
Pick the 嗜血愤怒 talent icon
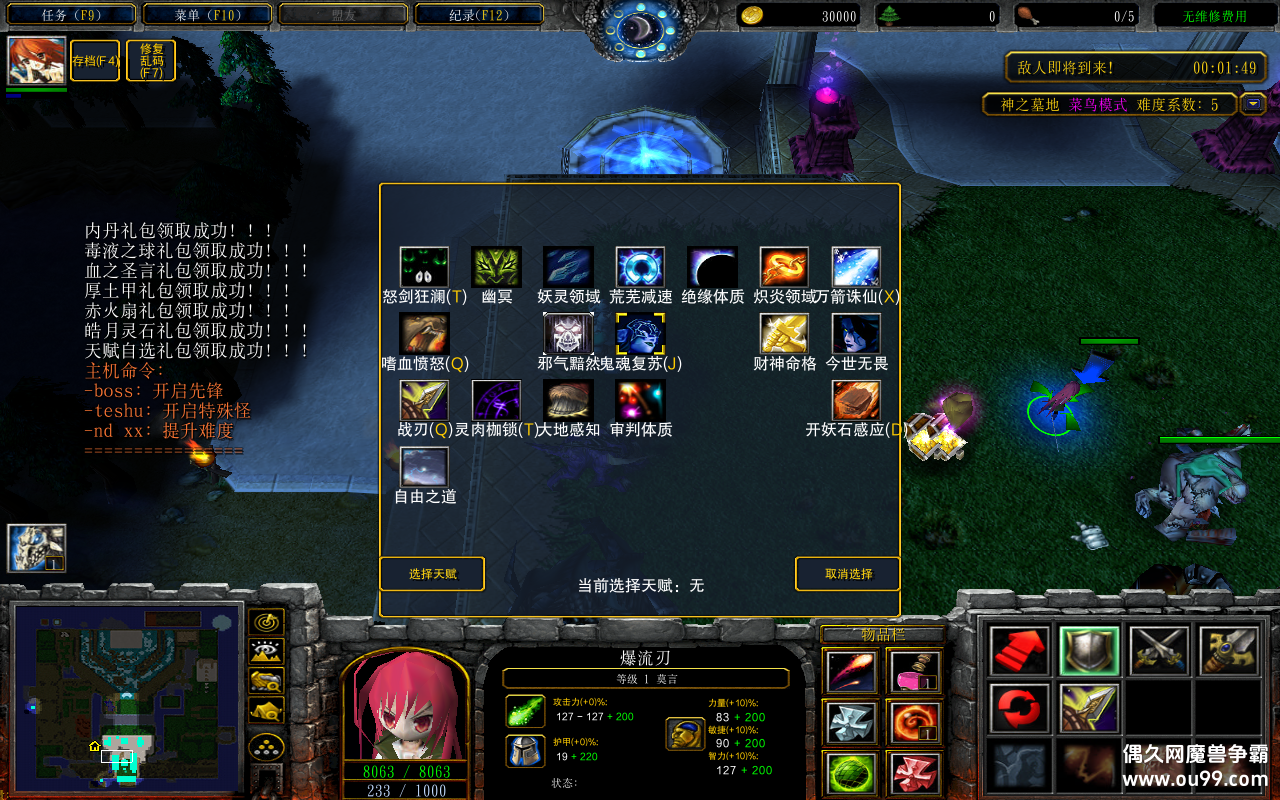pyautogui.click(x=424, y=334)
